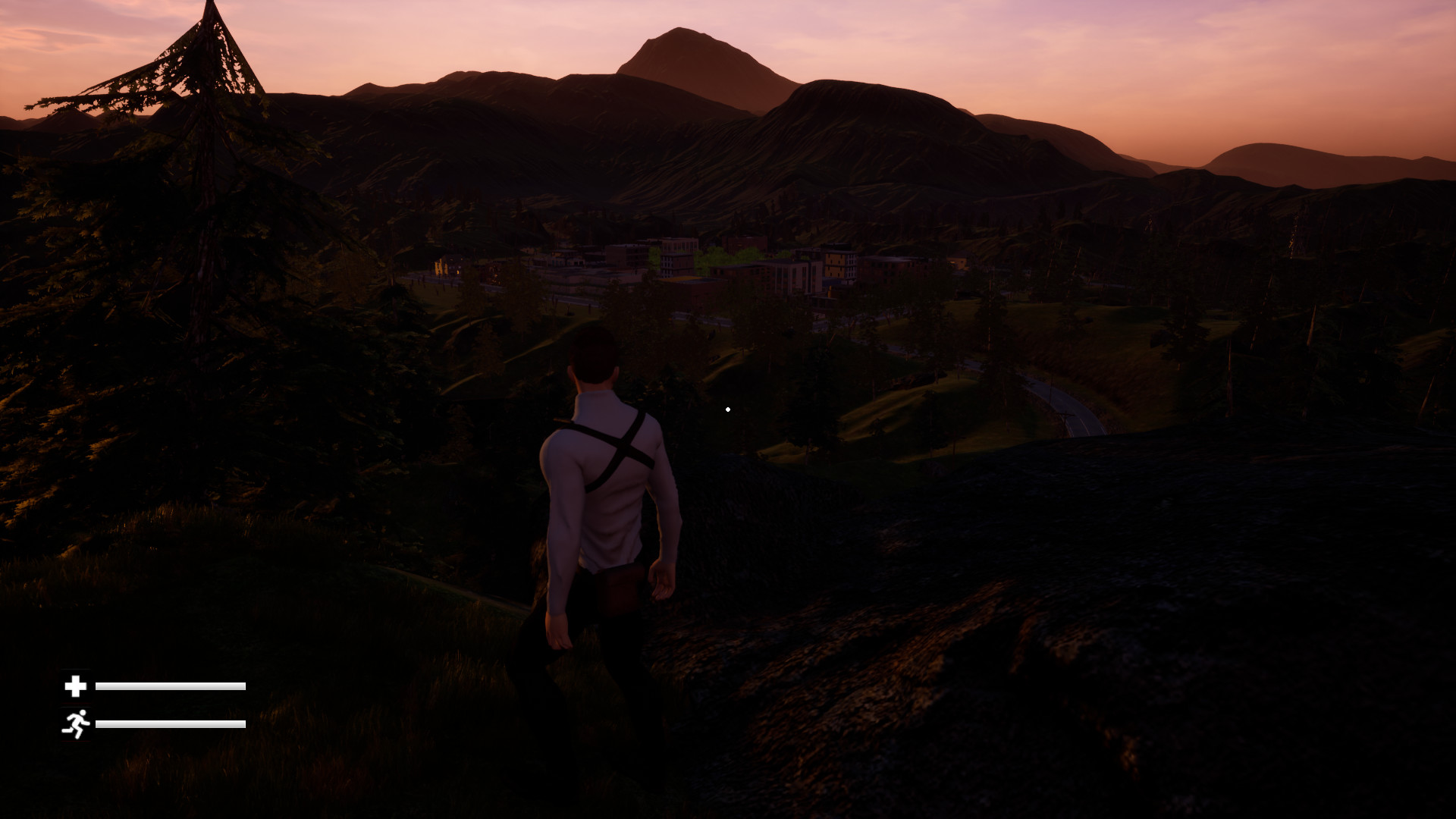
Task: Click the full health bar
Action: (x=171, y=687)
